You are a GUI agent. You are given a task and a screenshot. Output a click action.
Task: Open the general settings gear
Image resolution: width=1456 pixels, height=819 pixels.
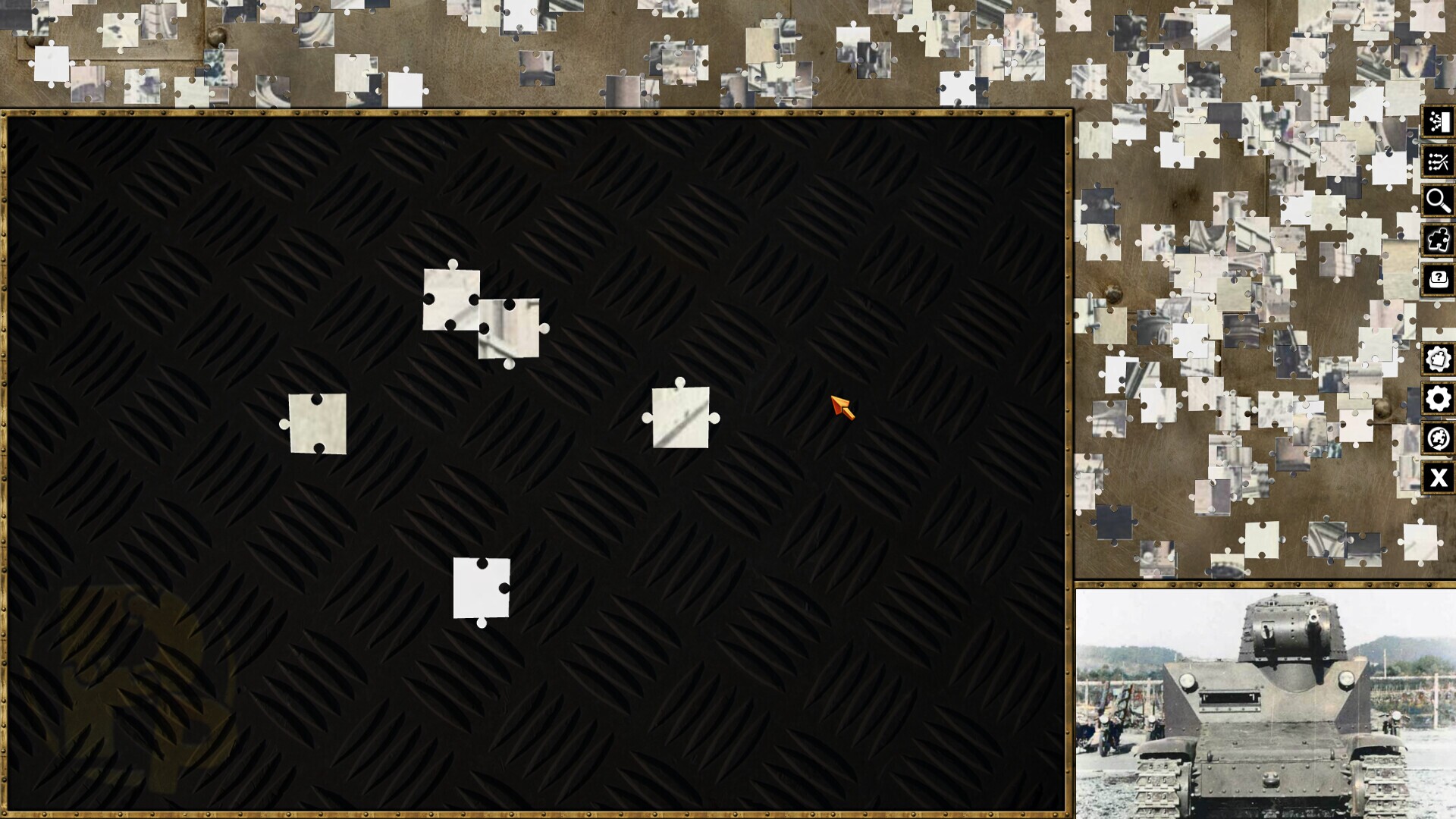pyautogui.click(x=1438, y=397)
